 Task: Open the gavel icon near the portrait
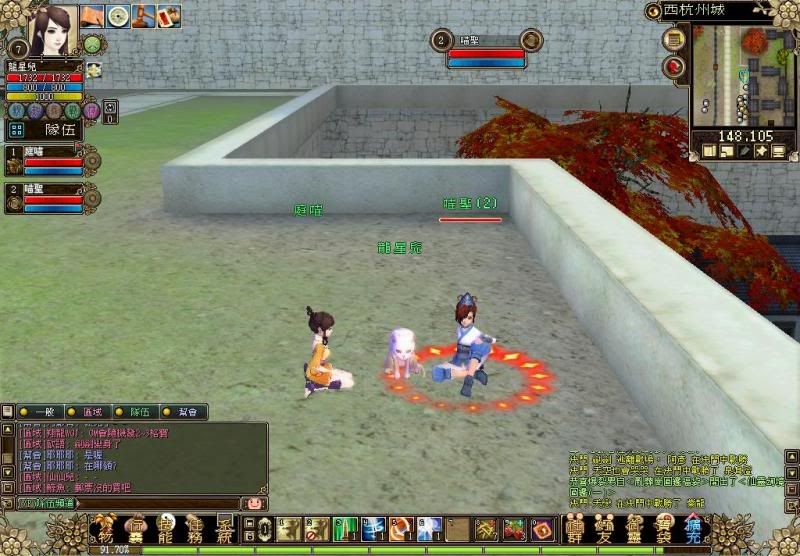tap(143, 16)
